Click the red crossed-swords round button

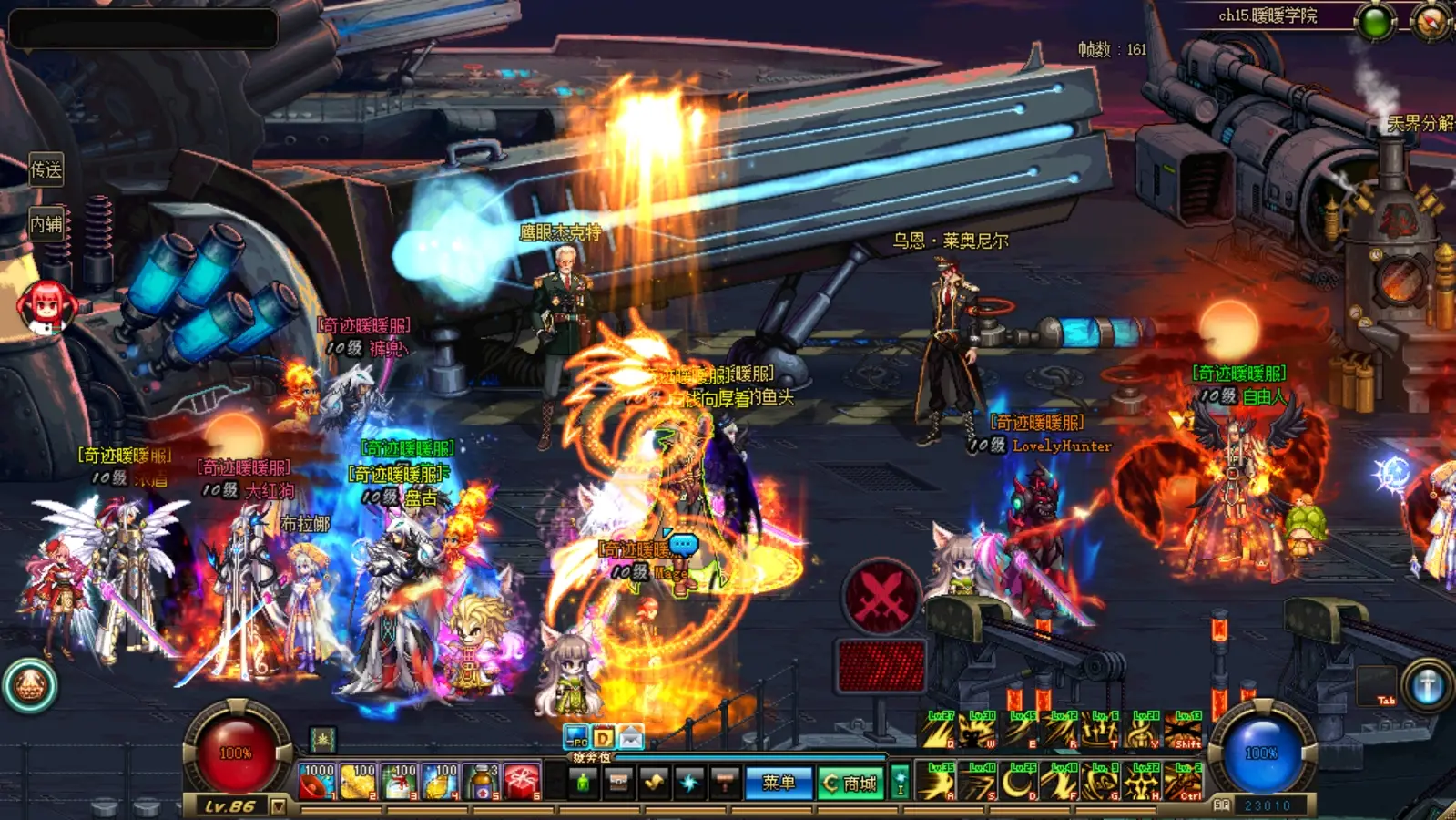point(881,597)
